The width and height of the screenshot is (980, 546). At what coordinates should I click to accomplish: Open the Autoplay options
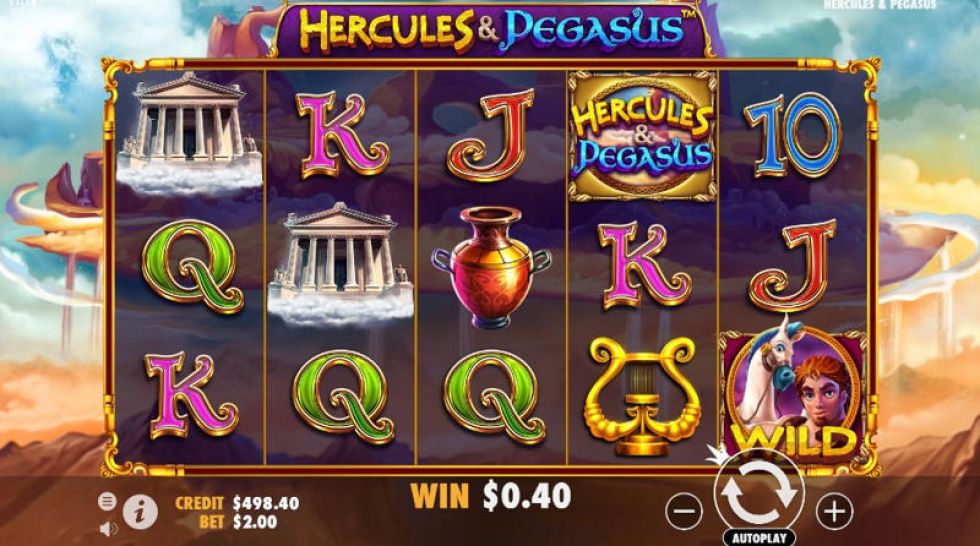point(757,537)
